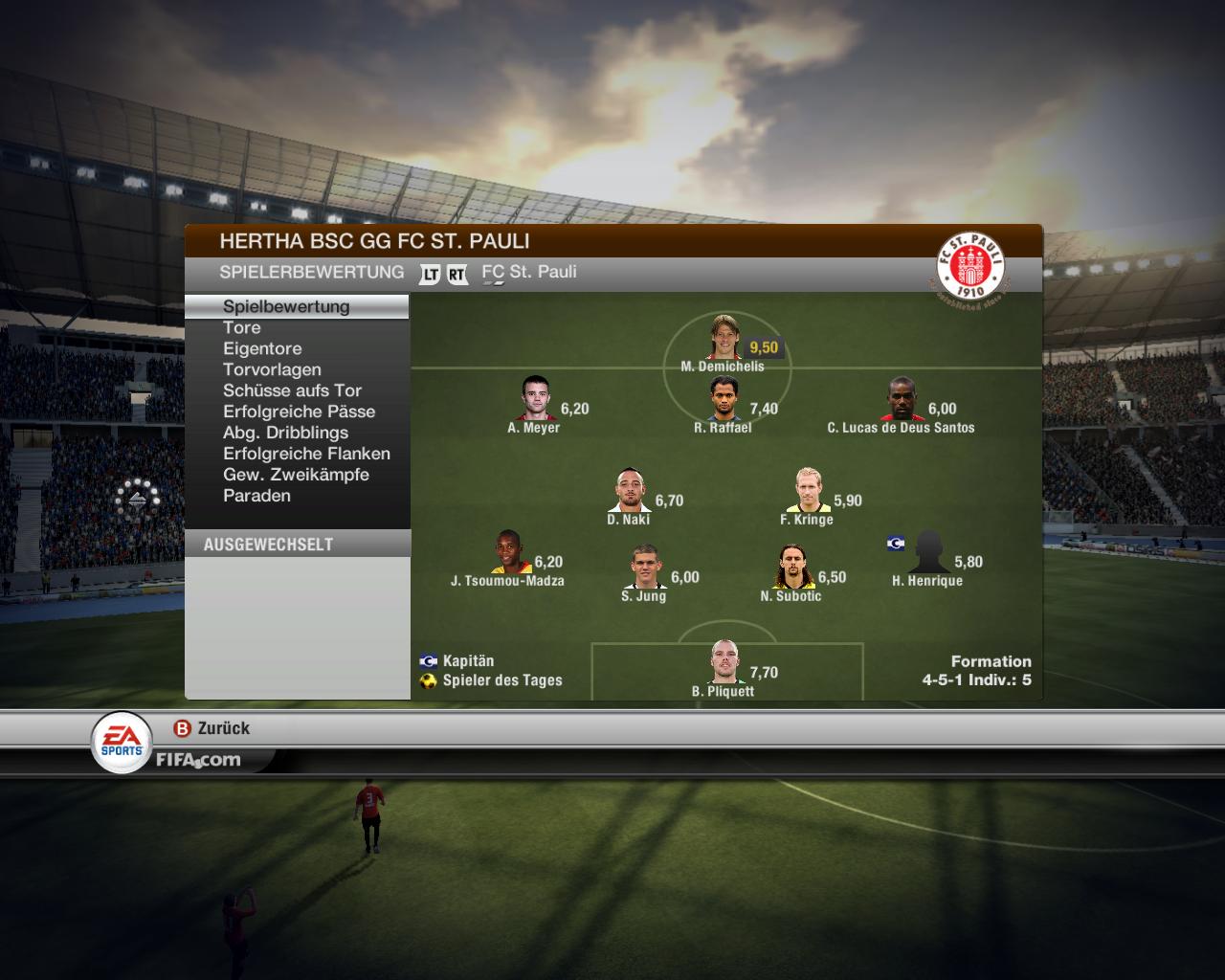Select the Spielbewertung stat category
The width and height of the screenshot is (1225, 980).
pos(286,306)
